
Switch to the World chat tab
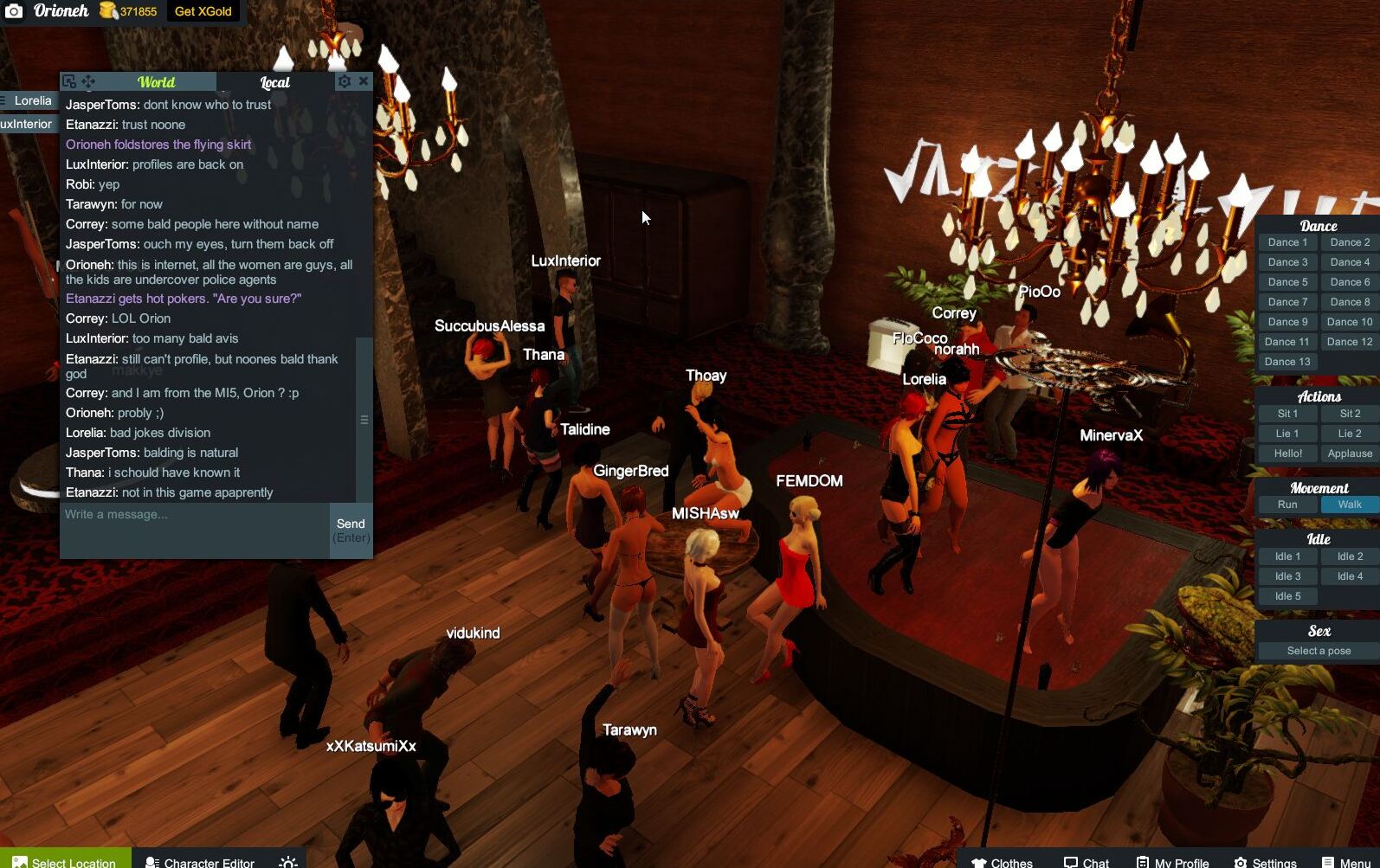point(156,82)
